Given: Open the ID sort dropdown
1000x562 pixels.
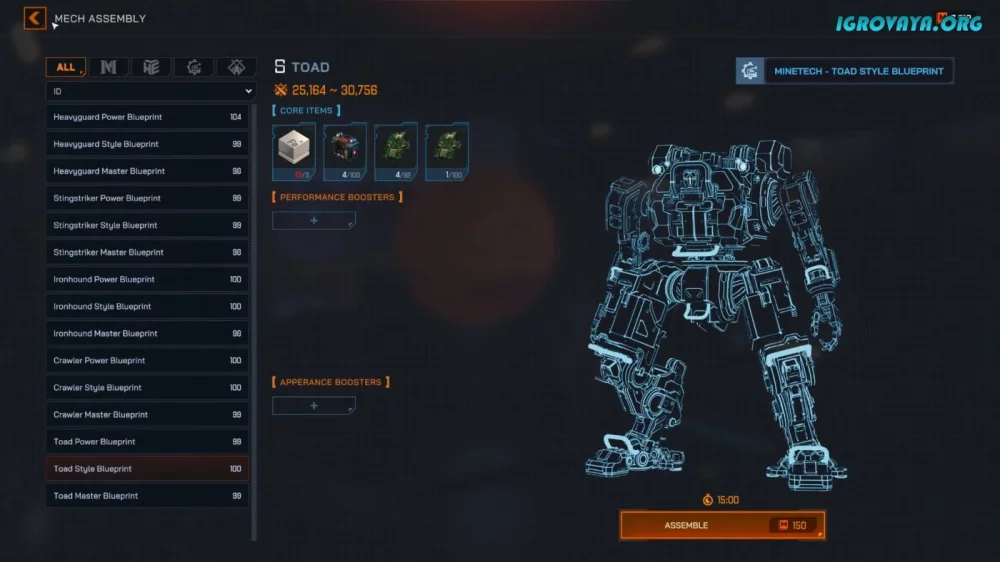Looking at the screenshot, I should (151, 91).
